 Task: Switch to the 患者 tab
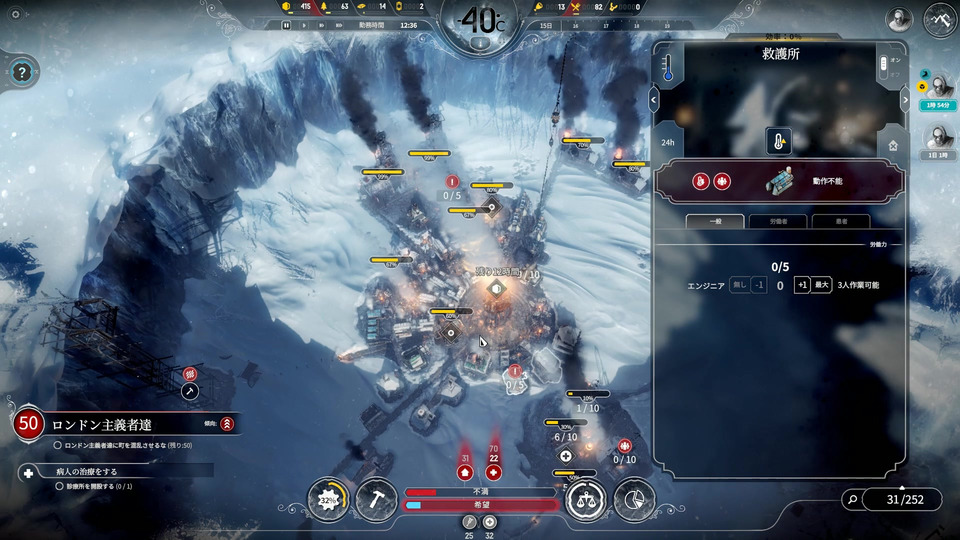point(840,221)
